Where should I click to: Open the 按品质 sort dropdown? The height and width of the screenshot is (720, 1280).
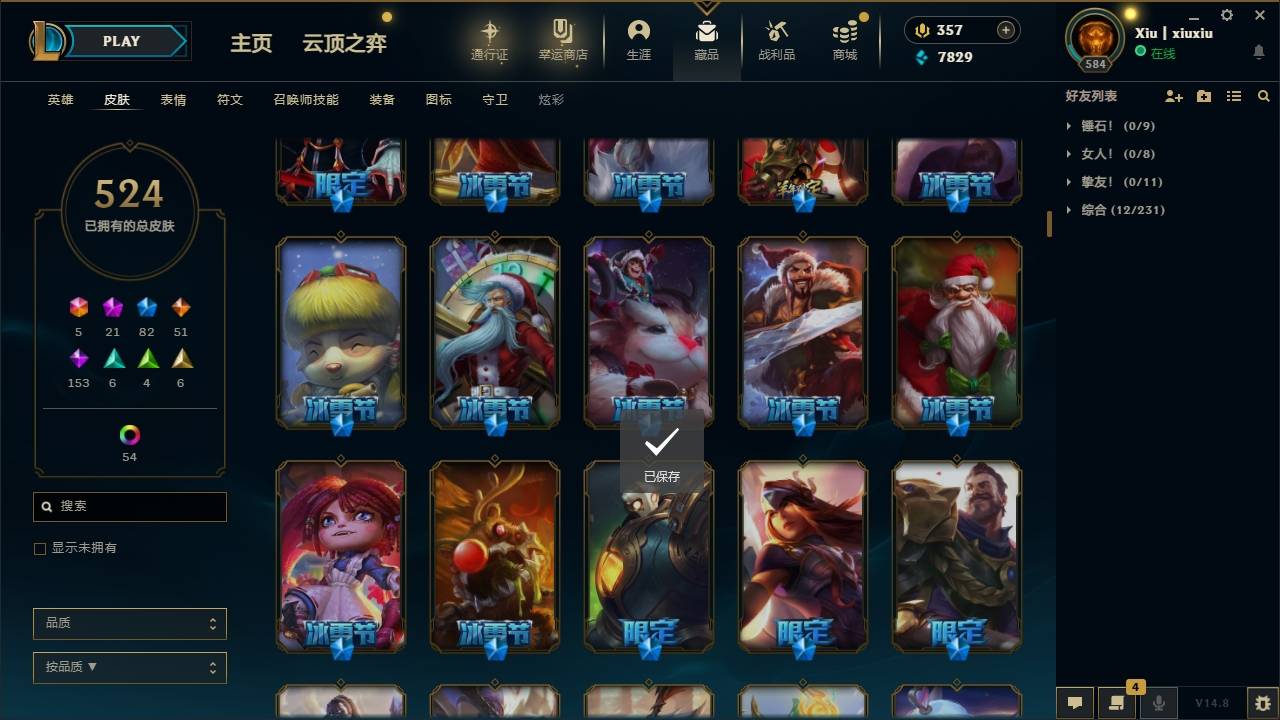(129, 667)
